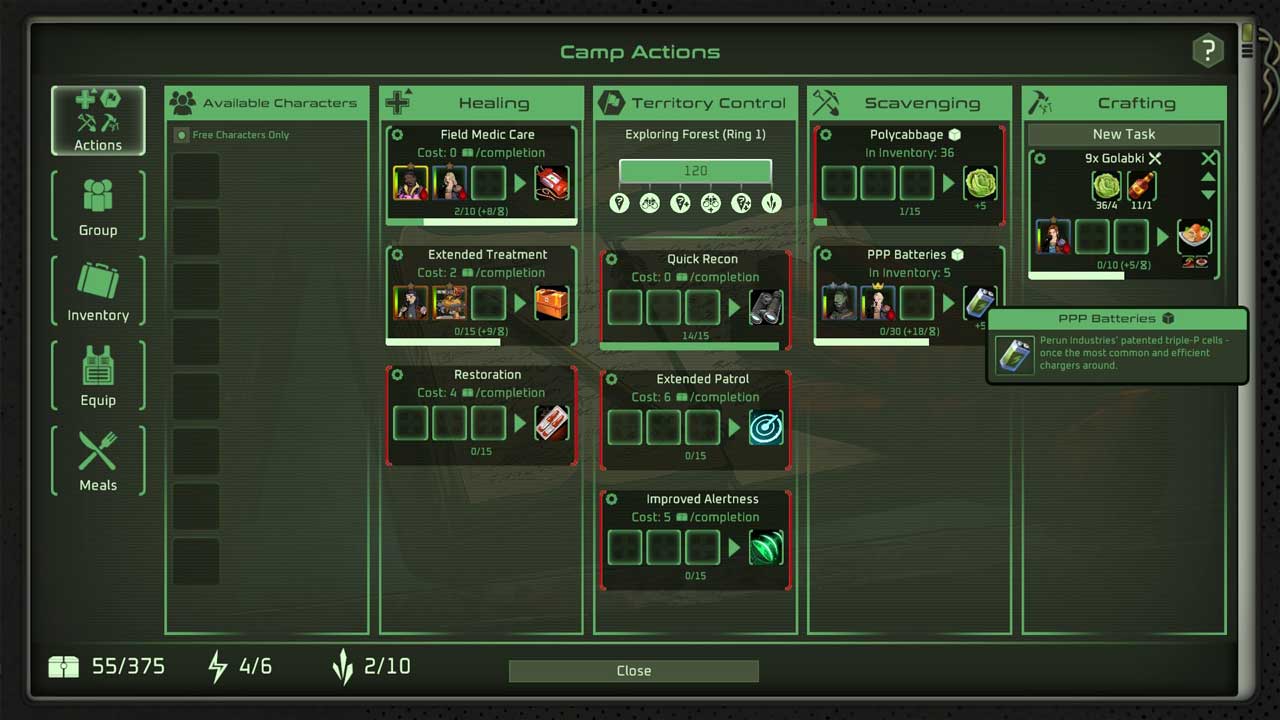Select the Actions tab
Image resolution: width=1280 pixels, height=720 pixels.
98,120
